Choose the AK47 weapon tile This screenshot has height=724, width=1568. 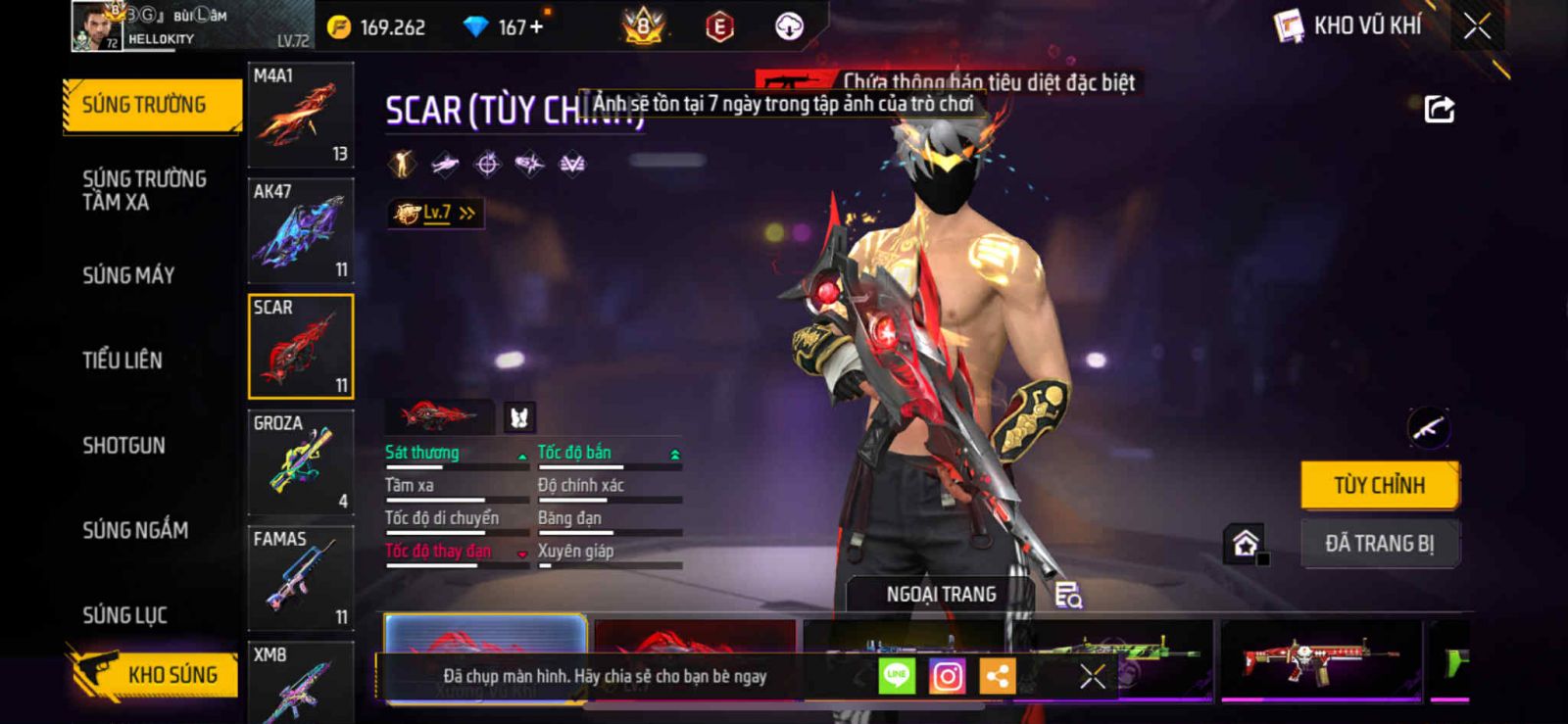[301, 231]
